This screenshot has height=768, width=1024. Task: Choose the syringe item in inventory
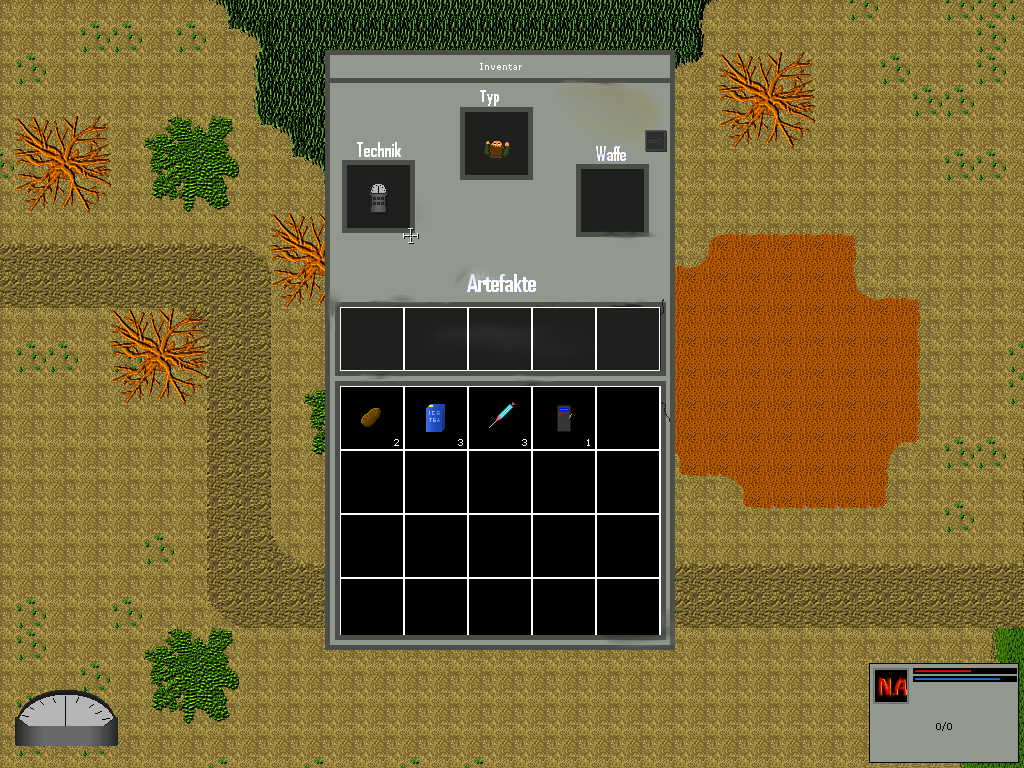tap(500, 416)
